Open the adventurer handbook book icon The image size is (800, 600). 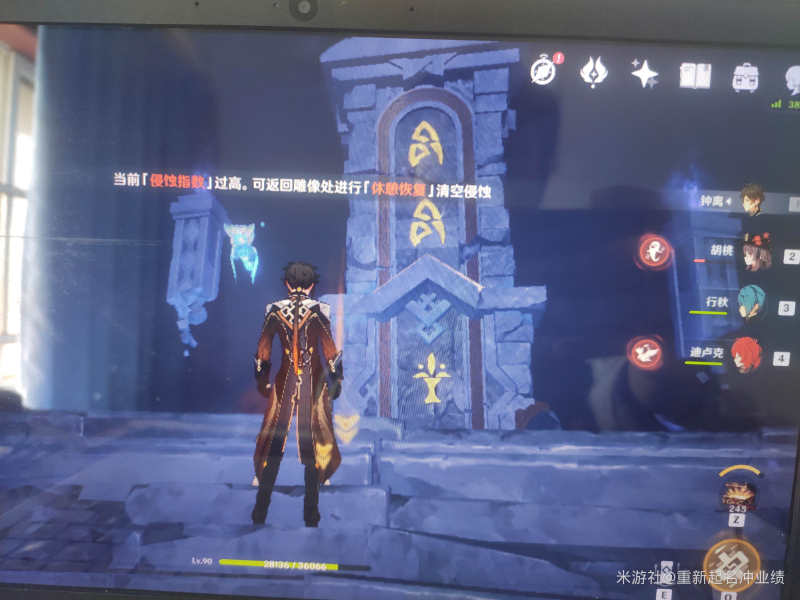tap(694, 75)
